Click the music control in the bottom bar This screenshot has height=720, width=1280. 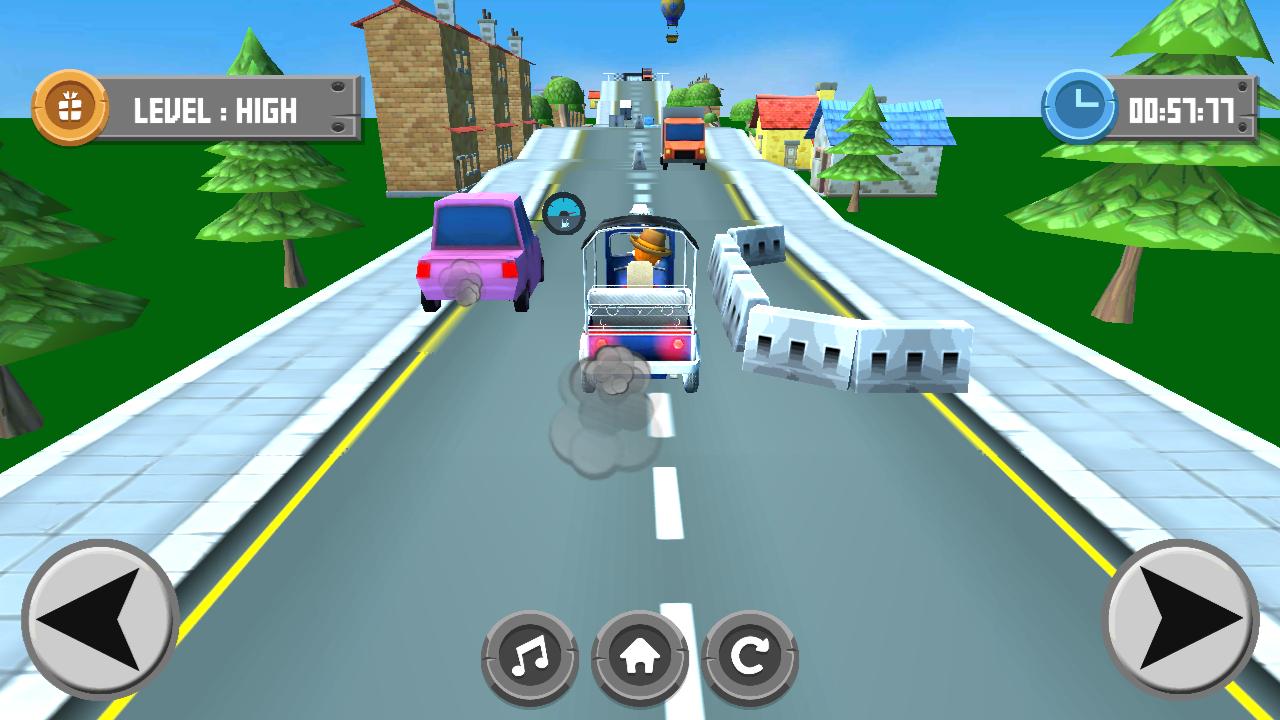[530, 653]
